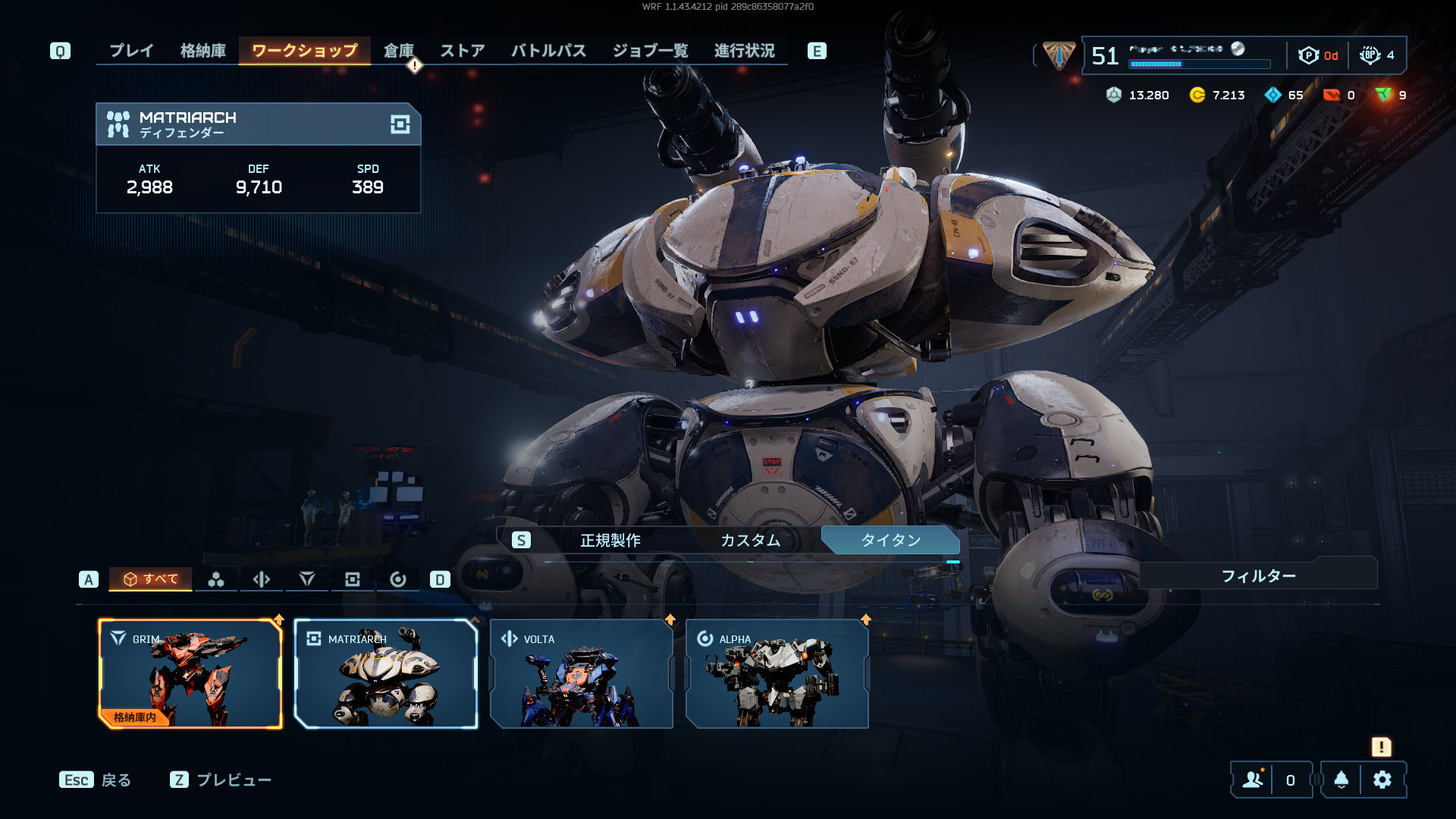Switch to the 格納庫 tab
Viewport: 1456px width, 819px height.
click(203, 51)
